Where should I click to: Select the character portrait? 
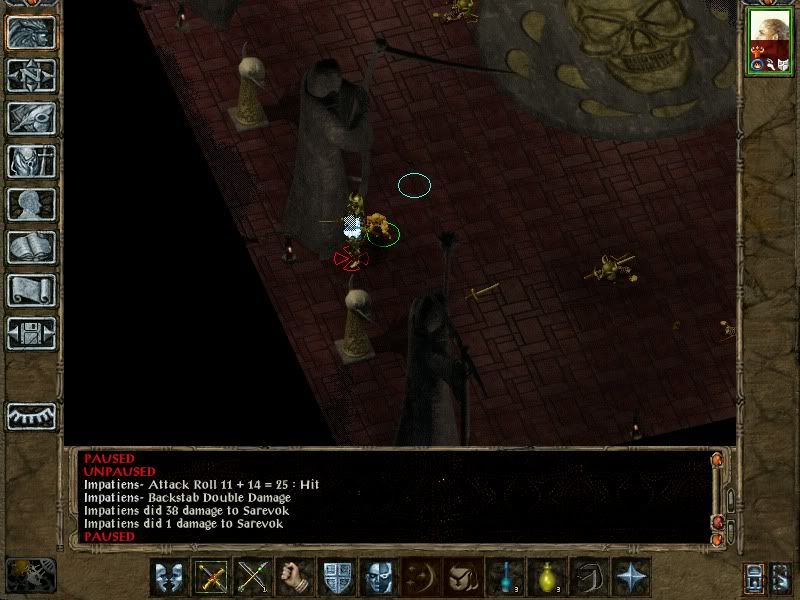tap(769, 43)
